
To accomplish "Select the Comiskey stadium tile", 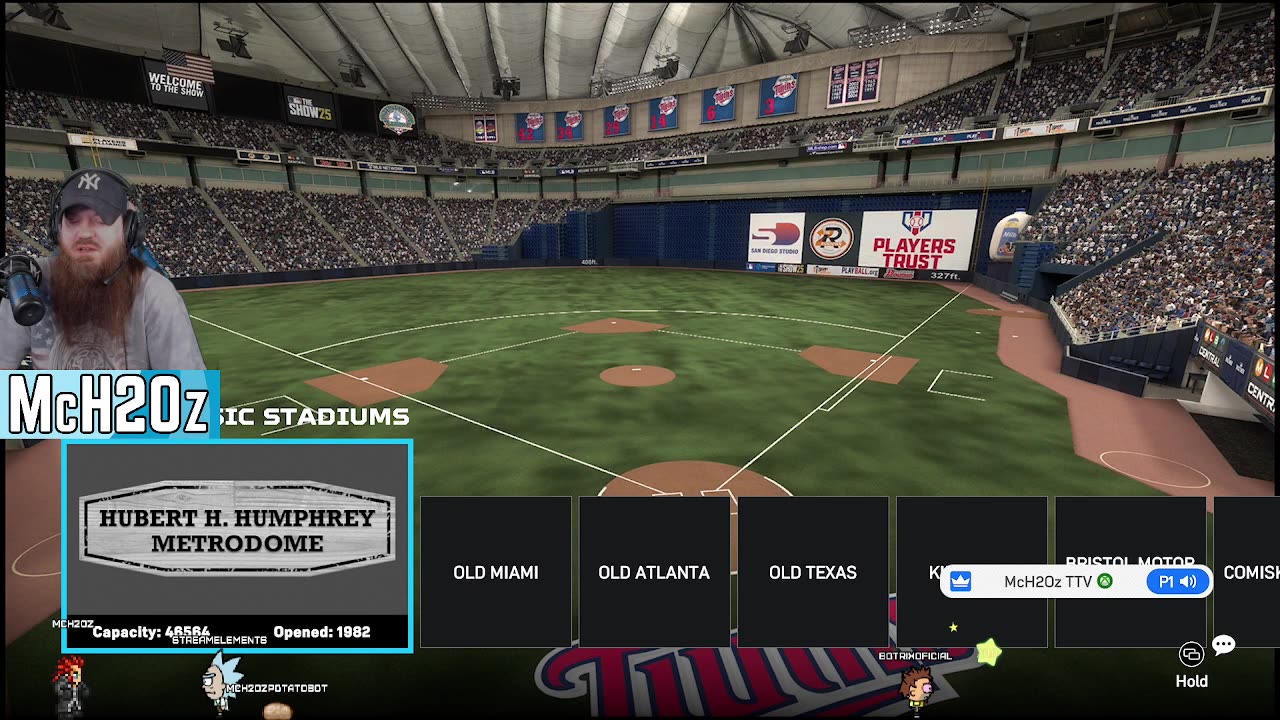I will click(x=1248, y=572).
